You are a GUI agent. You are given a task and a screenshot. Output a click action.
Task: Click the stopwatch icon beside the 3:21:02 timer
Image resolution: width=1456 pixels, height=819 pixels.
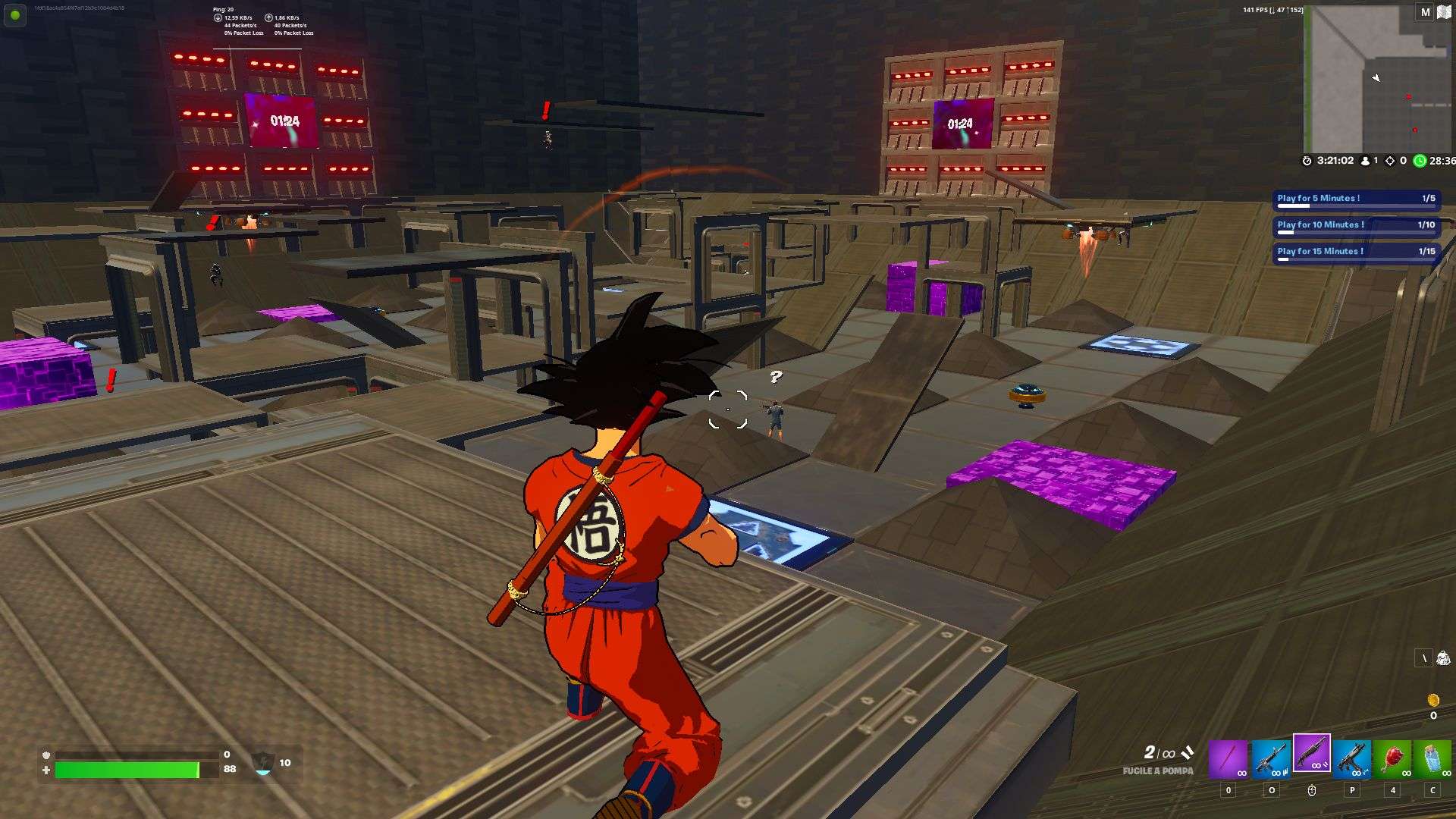[1307, 161]
